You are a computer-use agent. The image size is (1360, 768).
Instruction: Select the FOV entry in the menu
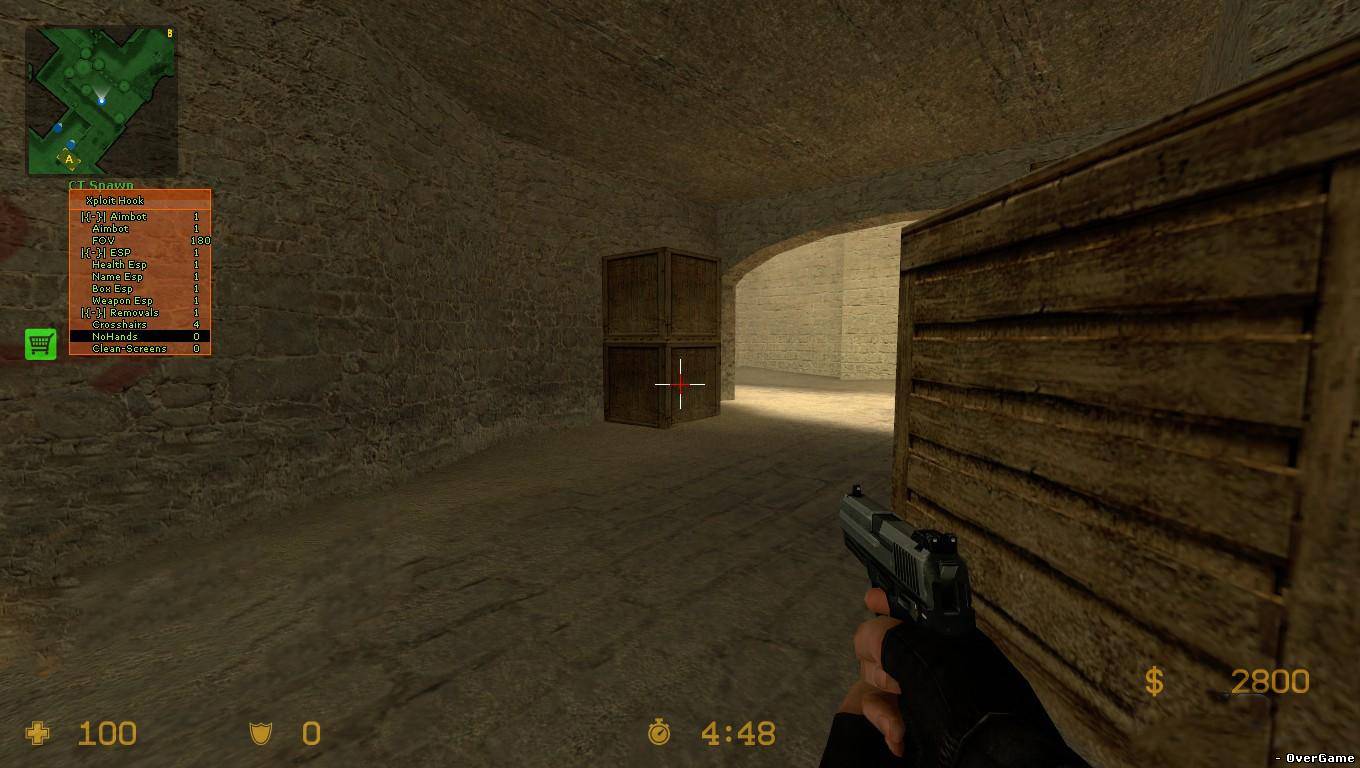(x=104, y=241)
